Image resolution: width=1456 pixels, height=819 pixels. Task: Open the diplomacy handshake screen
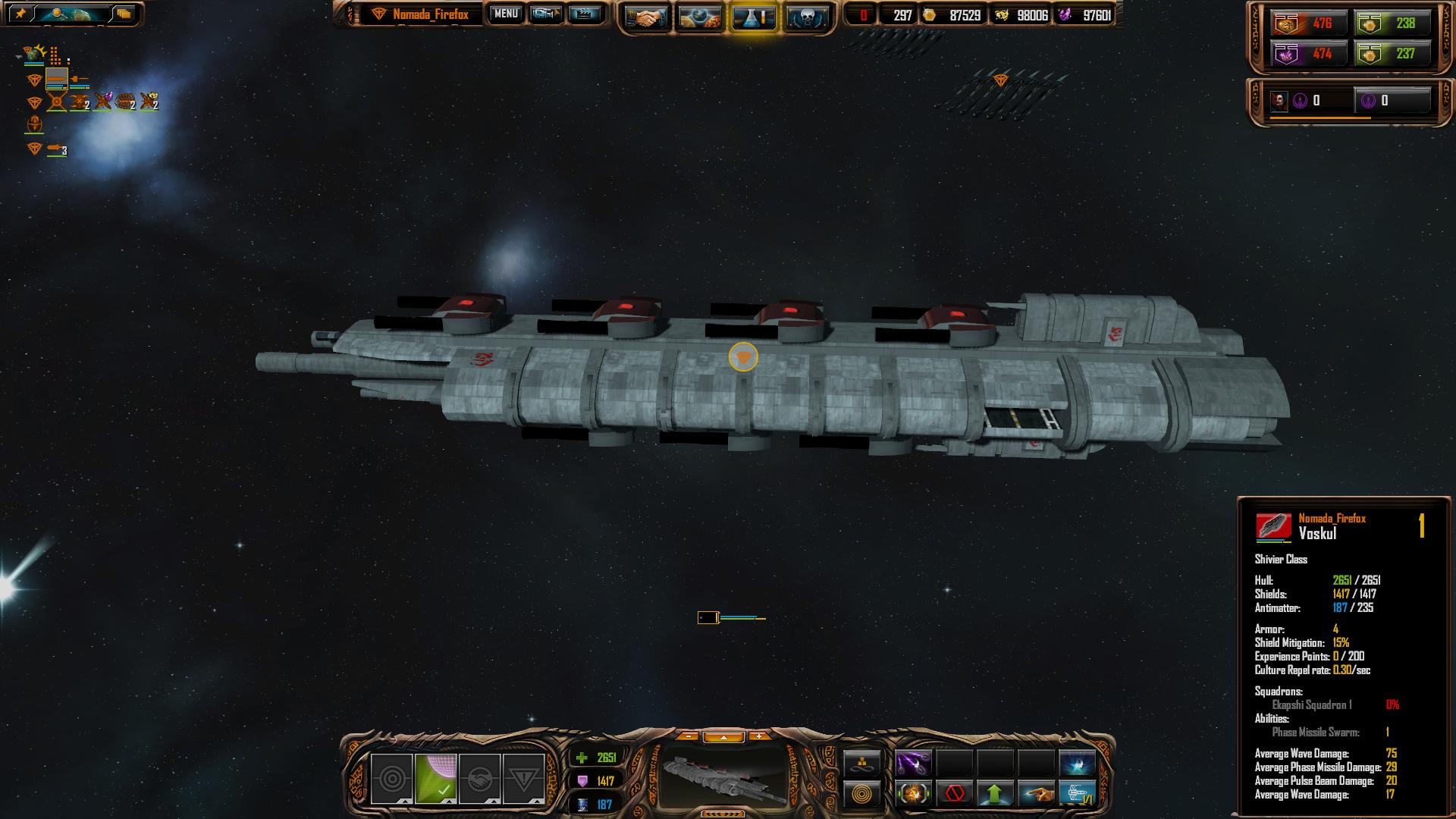(x=646, y=17)
